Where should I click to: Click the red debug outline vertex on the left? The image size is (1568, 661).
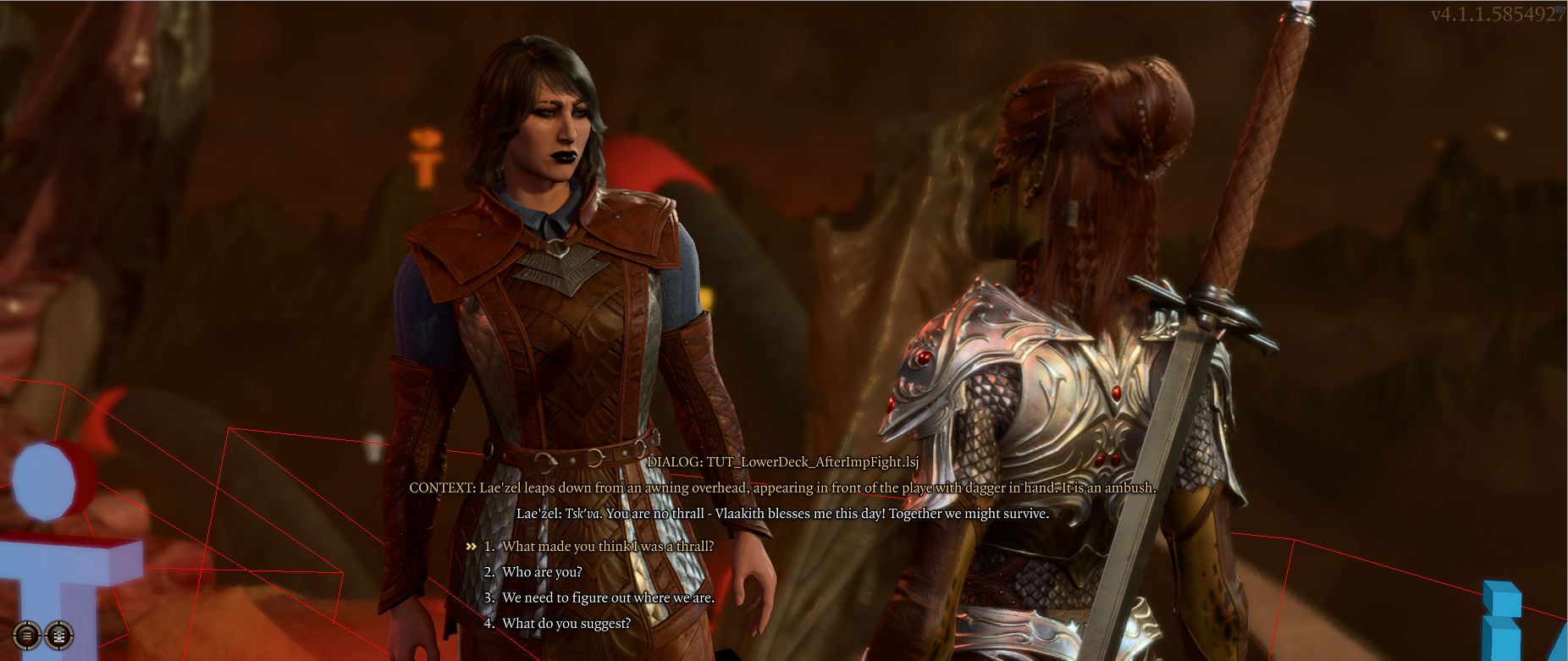click(x=64, y=387)
